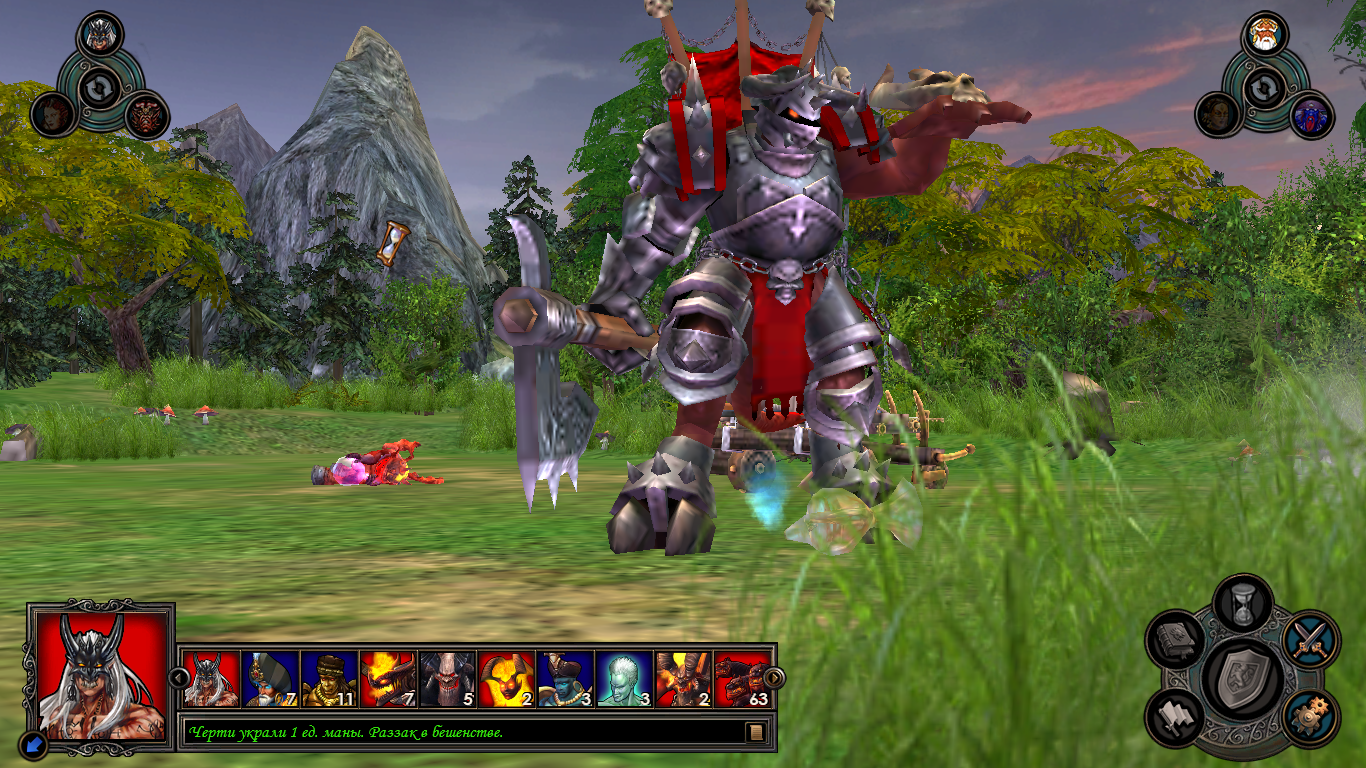The height and width of the screenshot is (768, 1366).
Task: Select the turbaned unit with 11 in the turn queue
Action: pyautogui.click(x=329, y=679)
